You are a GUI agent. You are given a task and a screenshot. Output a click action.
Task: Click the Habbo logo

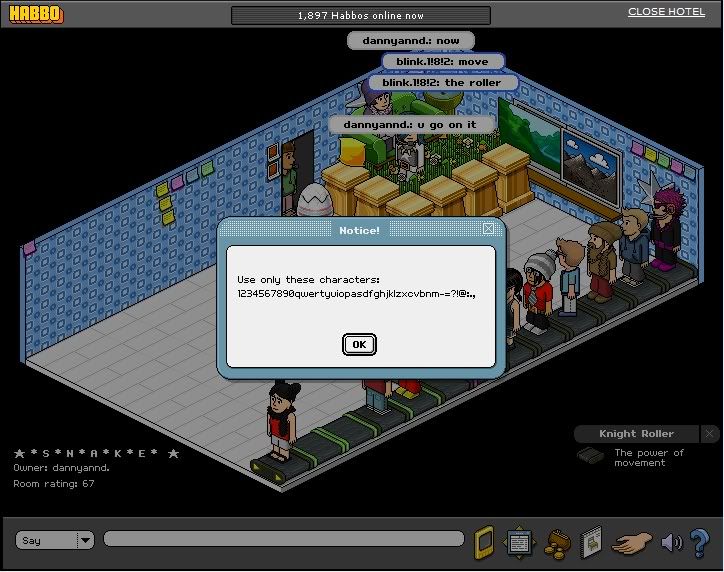click(x=36, y=14)
